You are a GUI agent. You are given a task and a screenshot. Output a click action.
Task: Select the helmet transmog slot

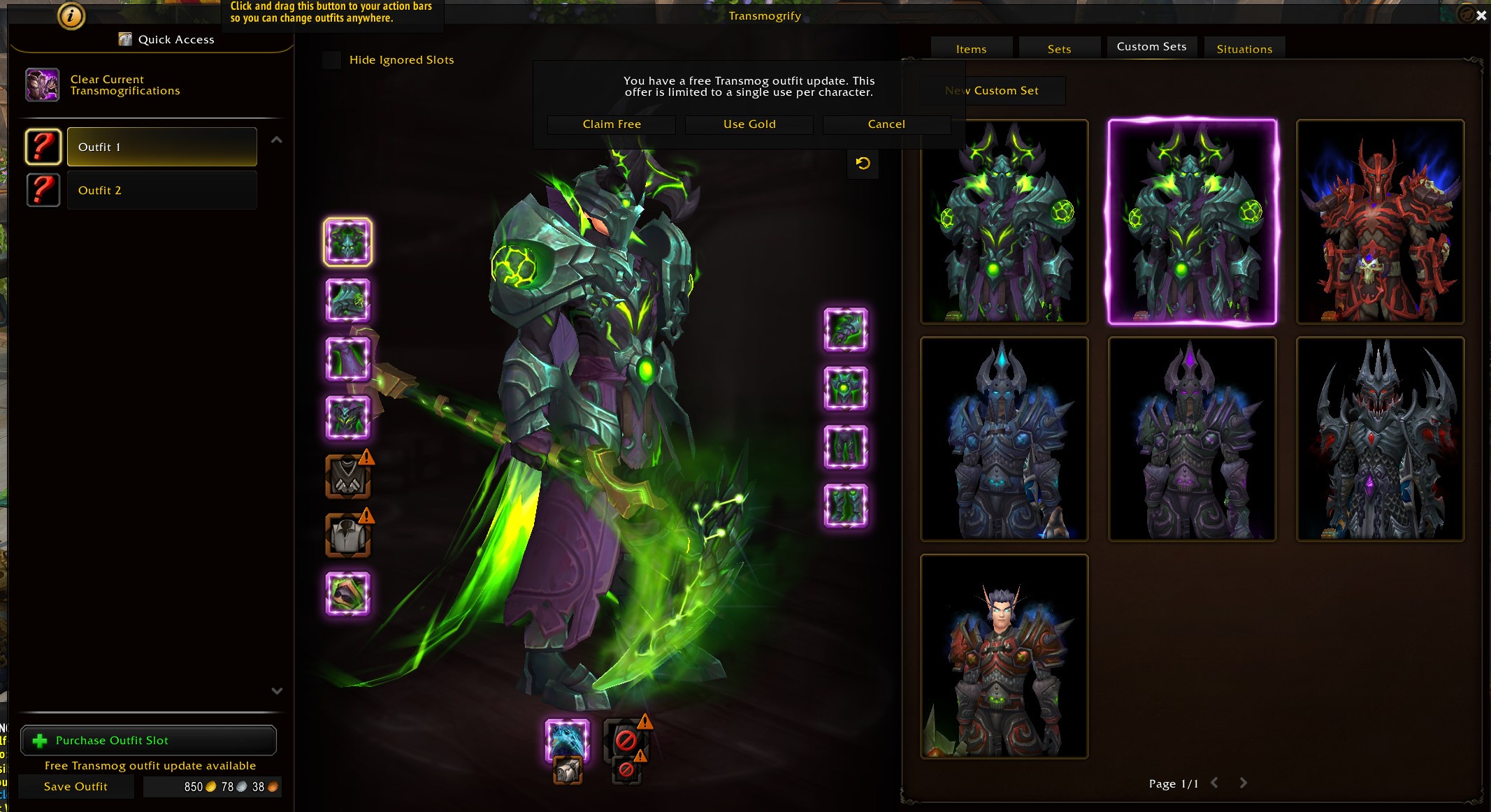(x=347, y=242)
